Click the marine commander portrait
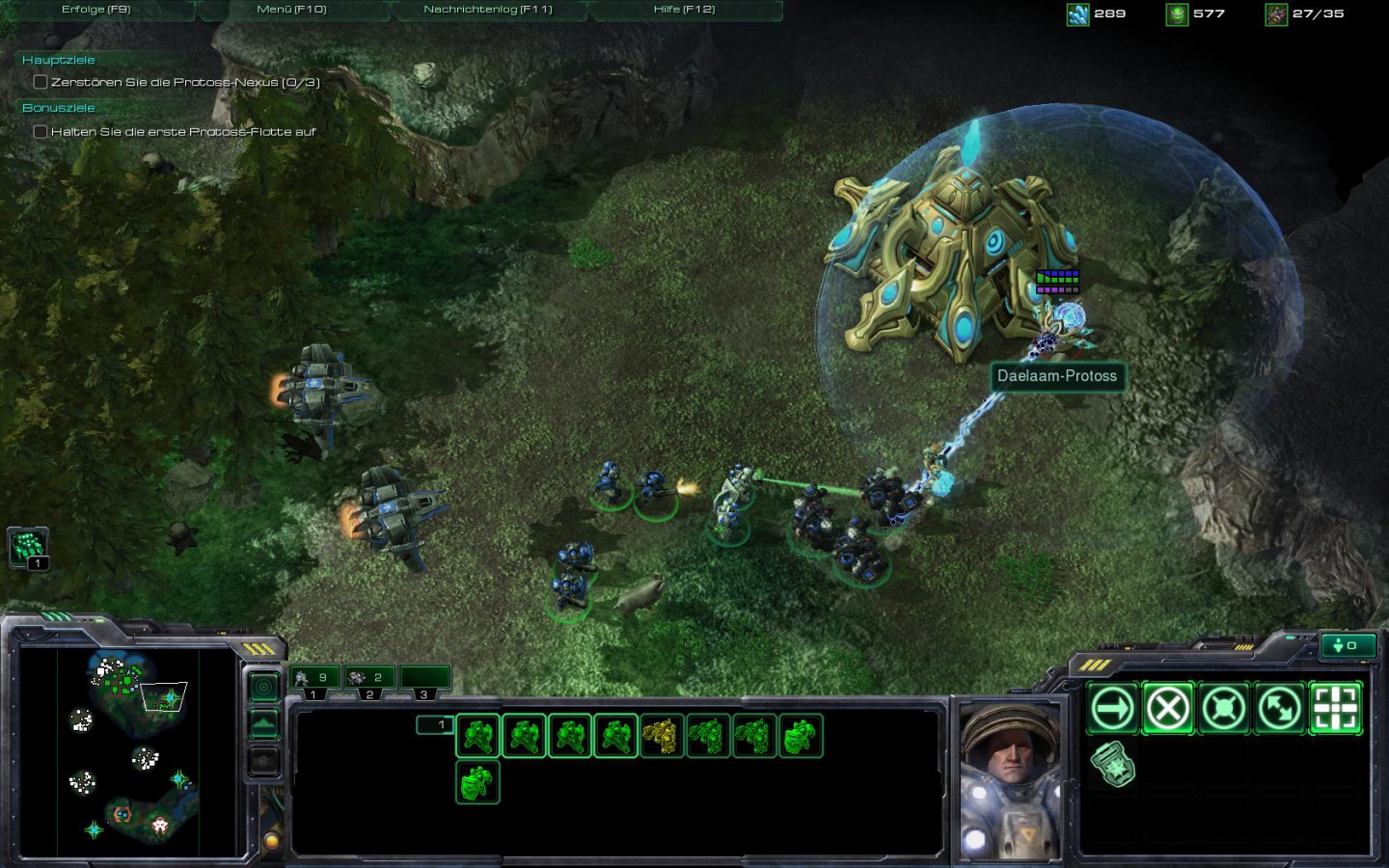The height and width of the screenshot is (868, 1389). (x=1010, y=779)
